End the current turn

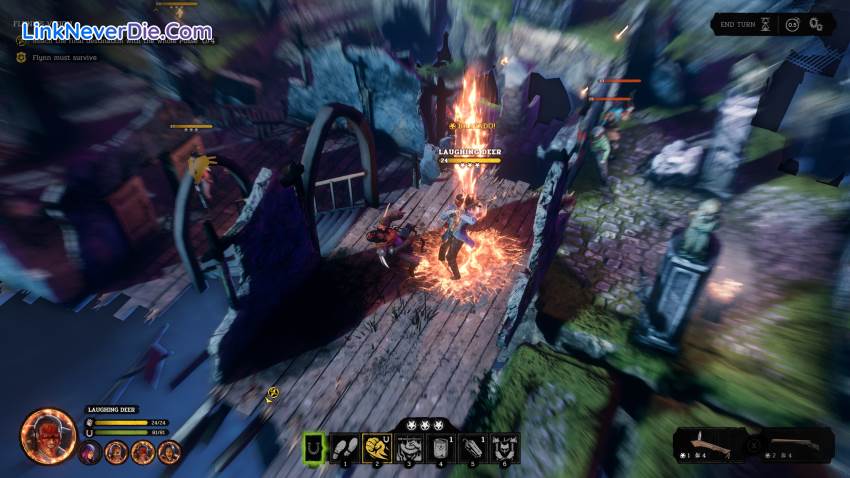pos(739,24)
